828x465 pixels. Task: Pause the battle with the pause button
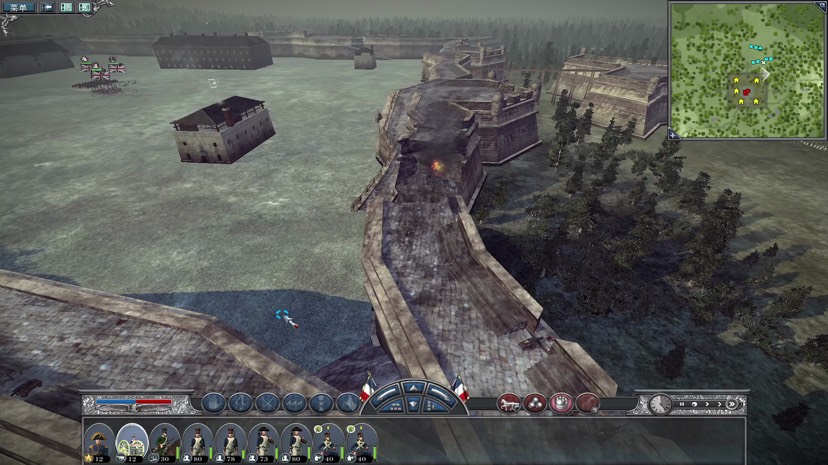[x=682, y=404]
